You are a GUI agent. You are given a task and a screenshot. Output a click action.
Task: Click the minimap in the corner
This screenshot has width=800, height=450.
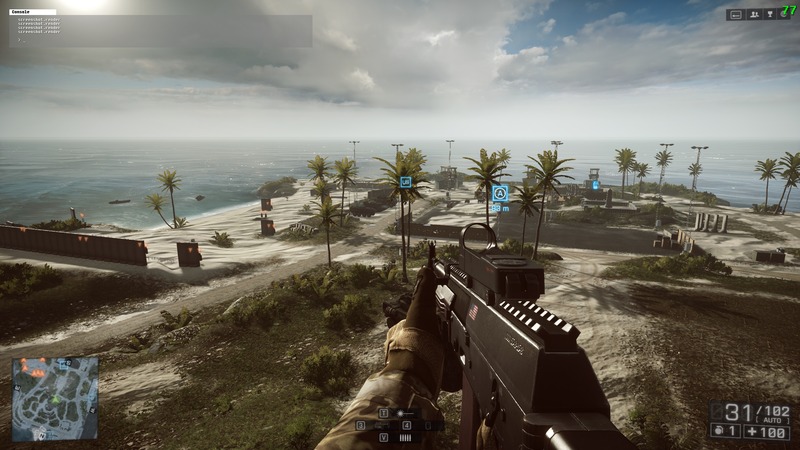tap(55, 400)
